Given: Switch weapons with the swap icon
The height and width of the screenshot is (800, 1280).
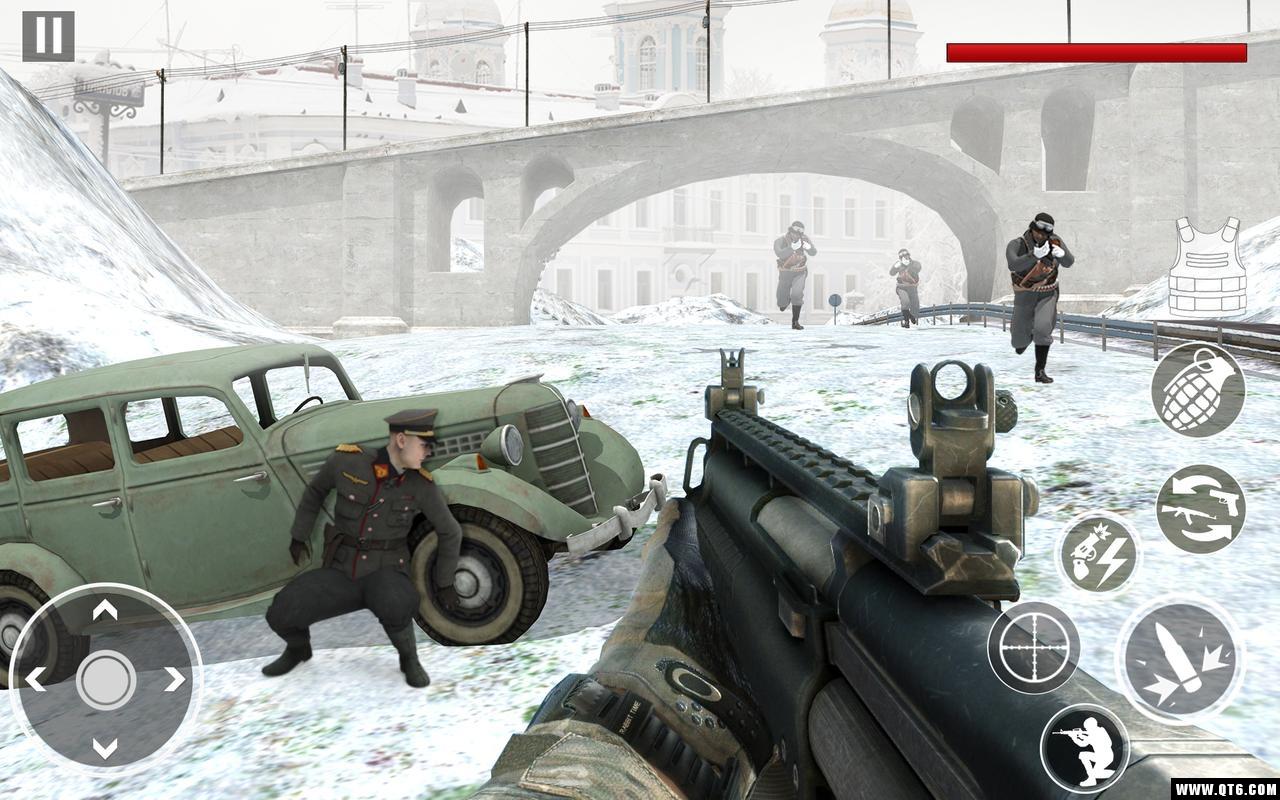Looking at the screenshot, I should tap(1201, 508).
